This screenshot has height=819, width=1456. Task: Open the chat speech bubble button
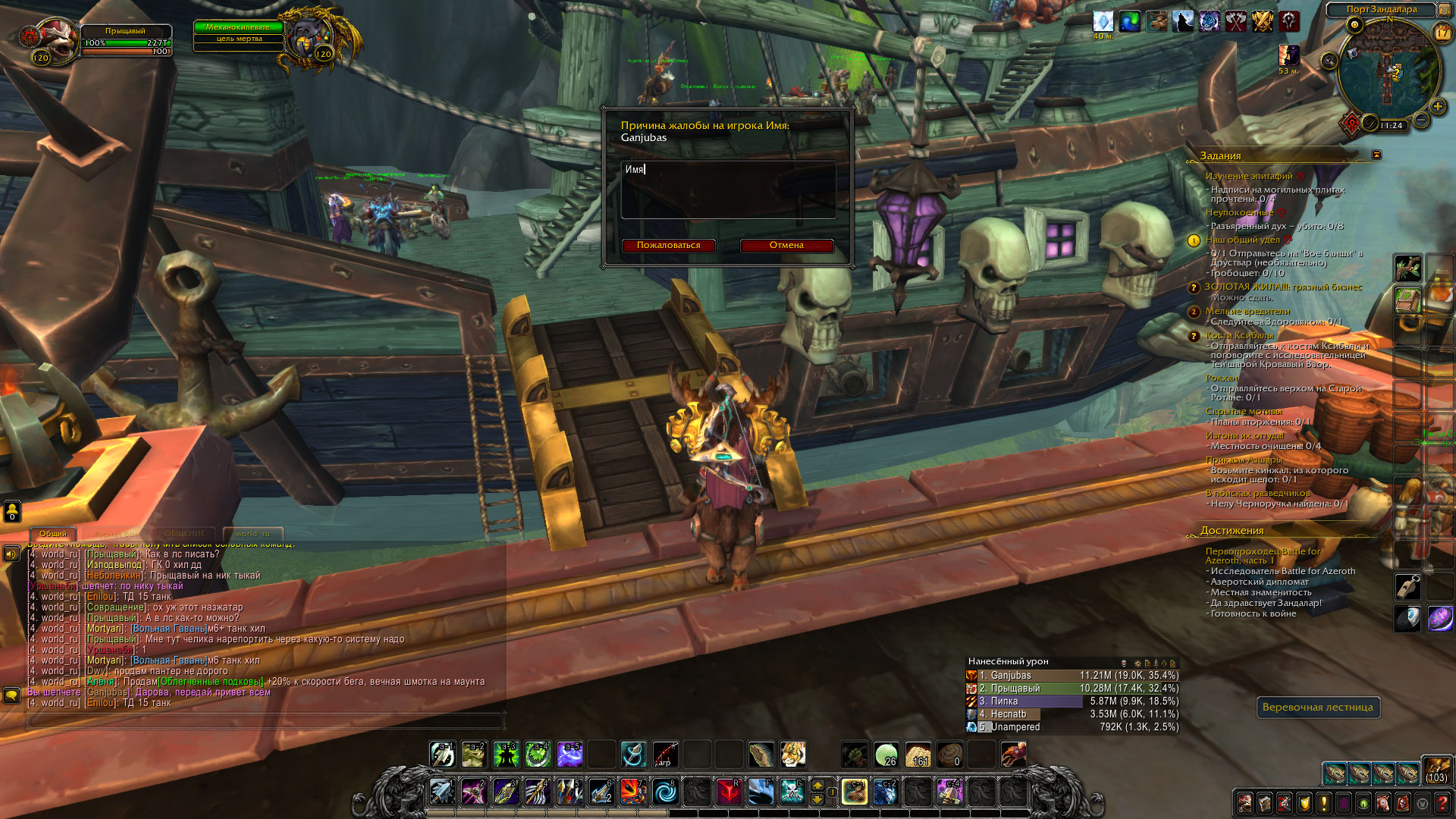pos(11,695)
